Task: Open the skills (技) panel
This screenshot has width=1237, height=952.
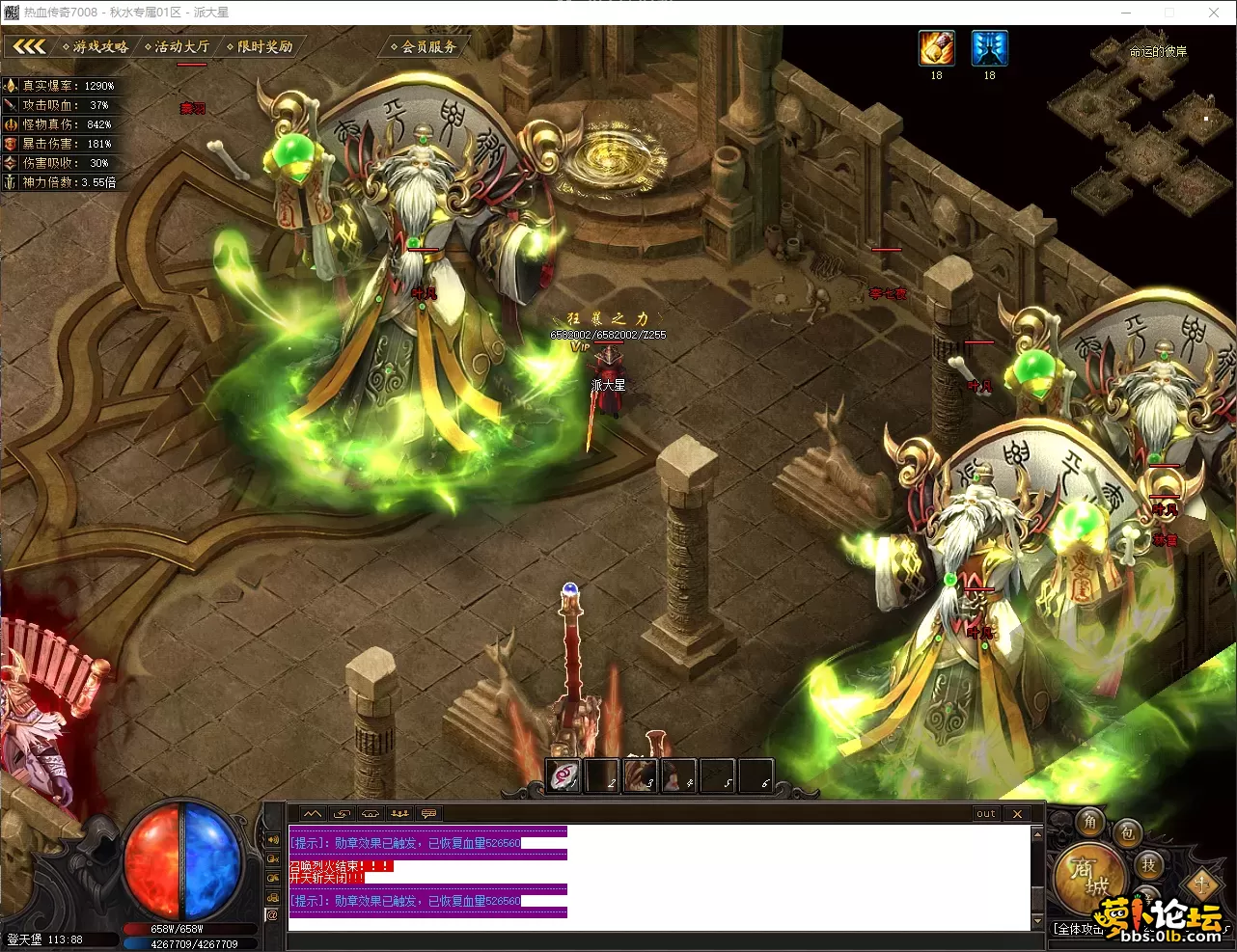Action: (1148, 864)
